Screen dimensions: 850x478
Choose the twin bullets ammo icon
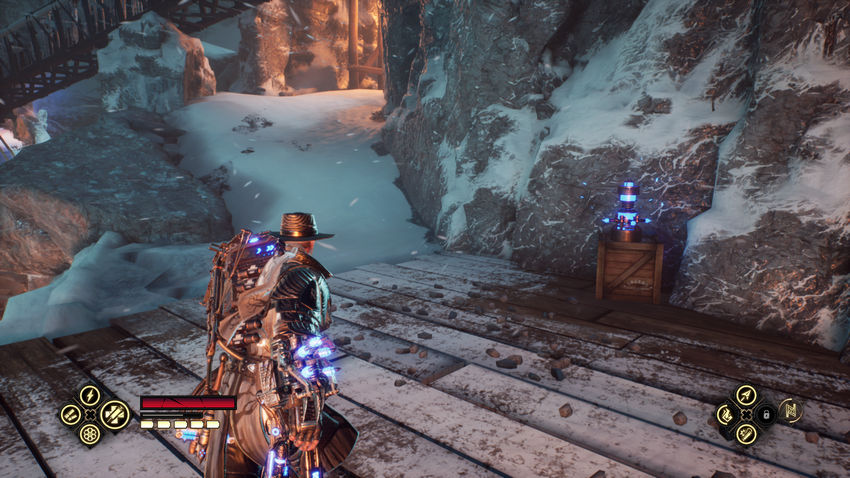coord(70,413)
